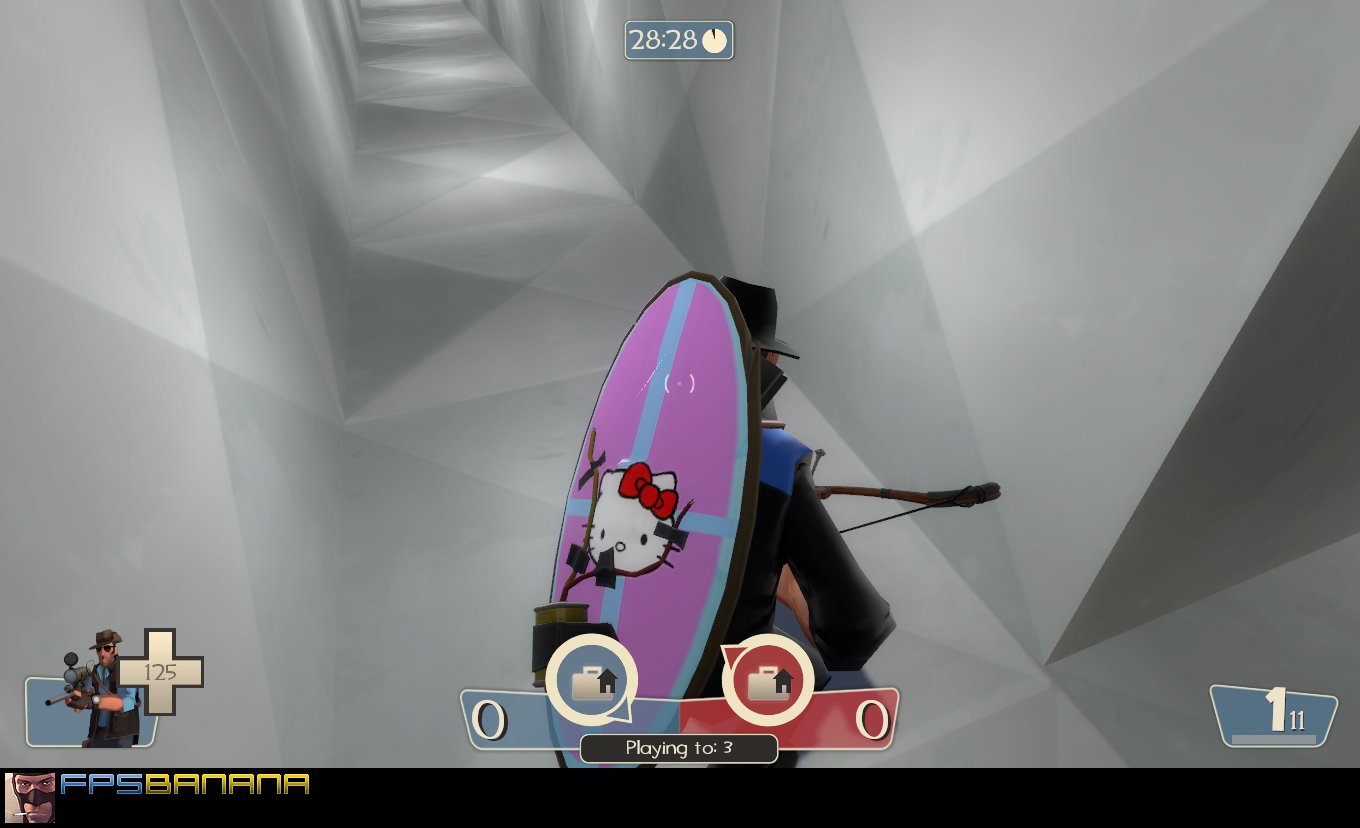Click the ammo counter showing 1 of 11
Viewport: 1360px width, 828px height.
[x=1275, y=715]
